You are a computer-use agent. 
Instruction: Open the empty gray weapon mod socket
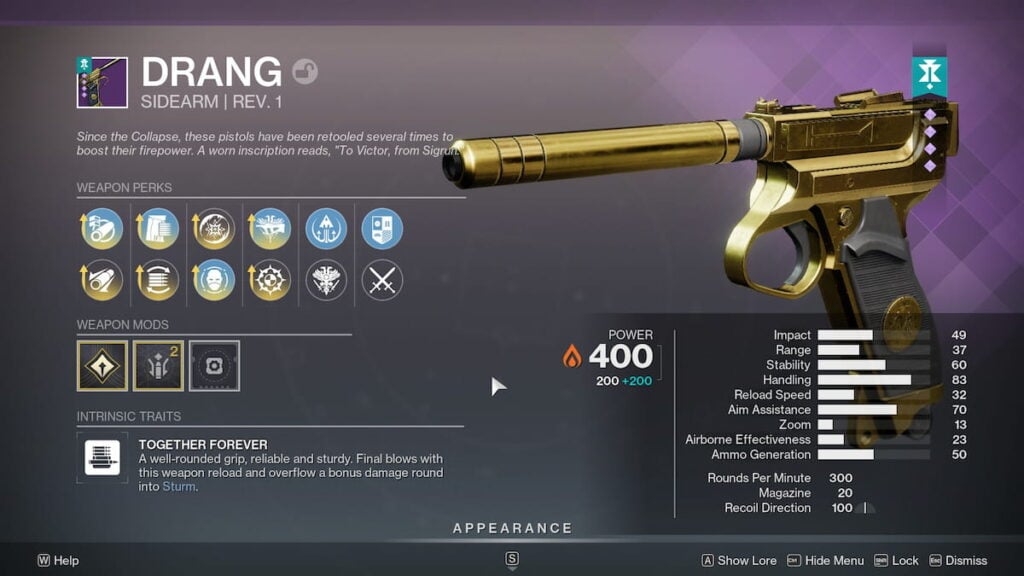pos(214,366)
